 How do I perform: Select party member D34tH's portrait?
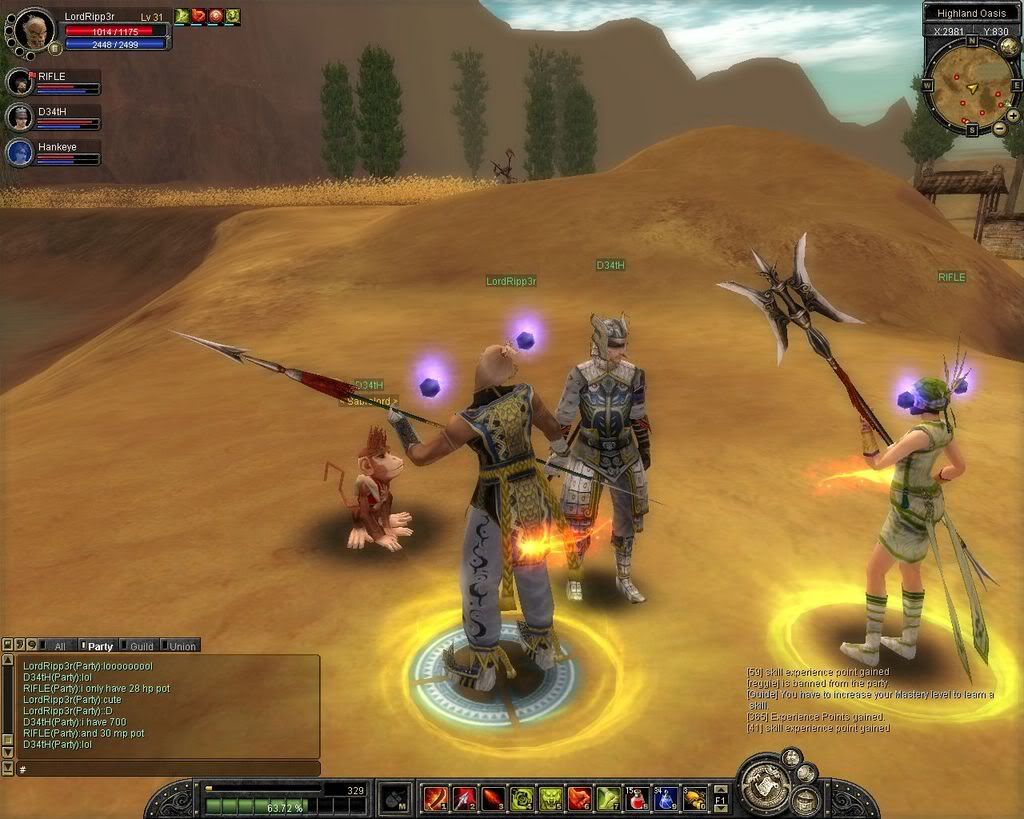20,117
